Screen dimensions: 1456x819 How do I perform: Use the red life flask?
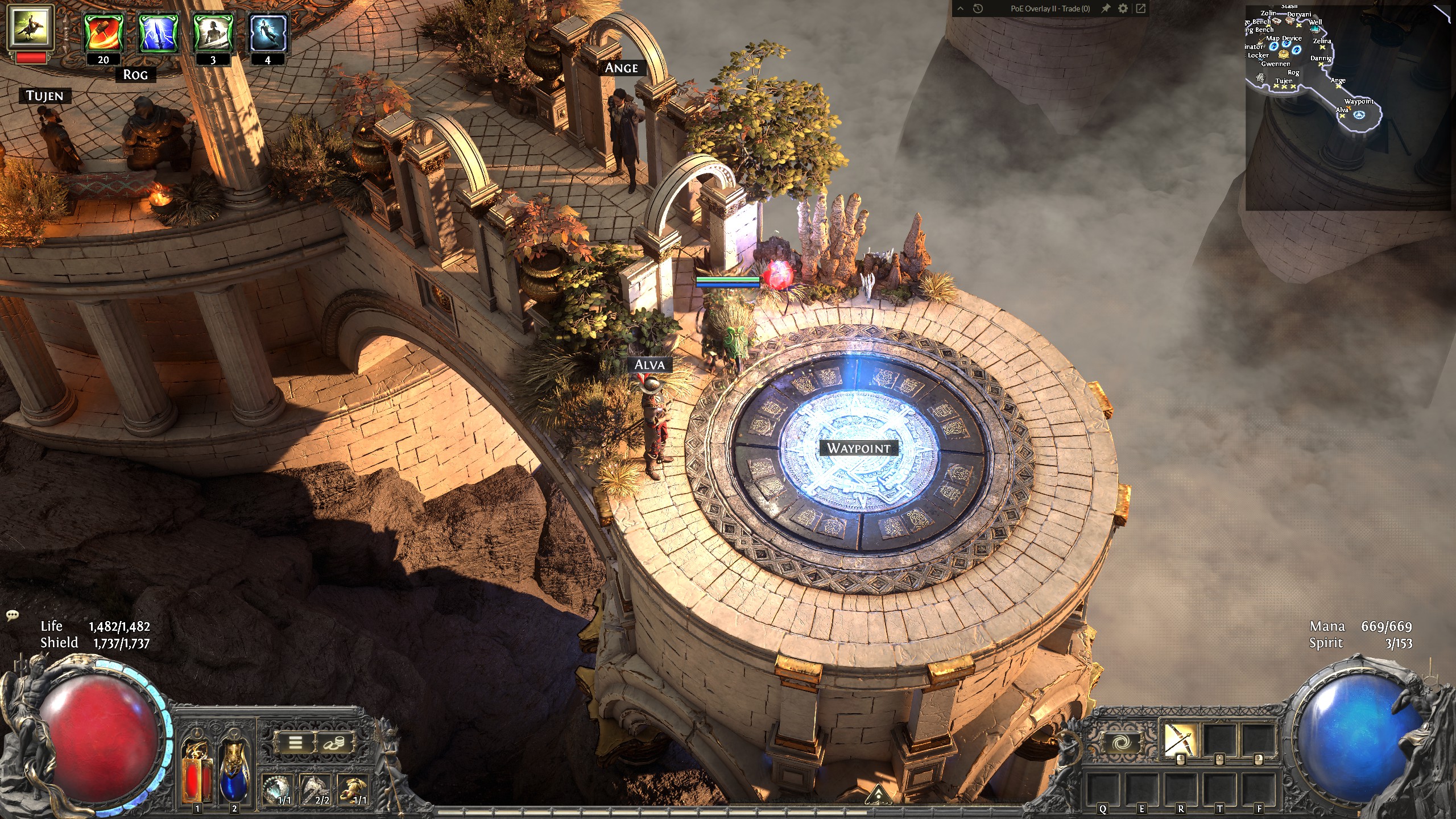(197, 773)
